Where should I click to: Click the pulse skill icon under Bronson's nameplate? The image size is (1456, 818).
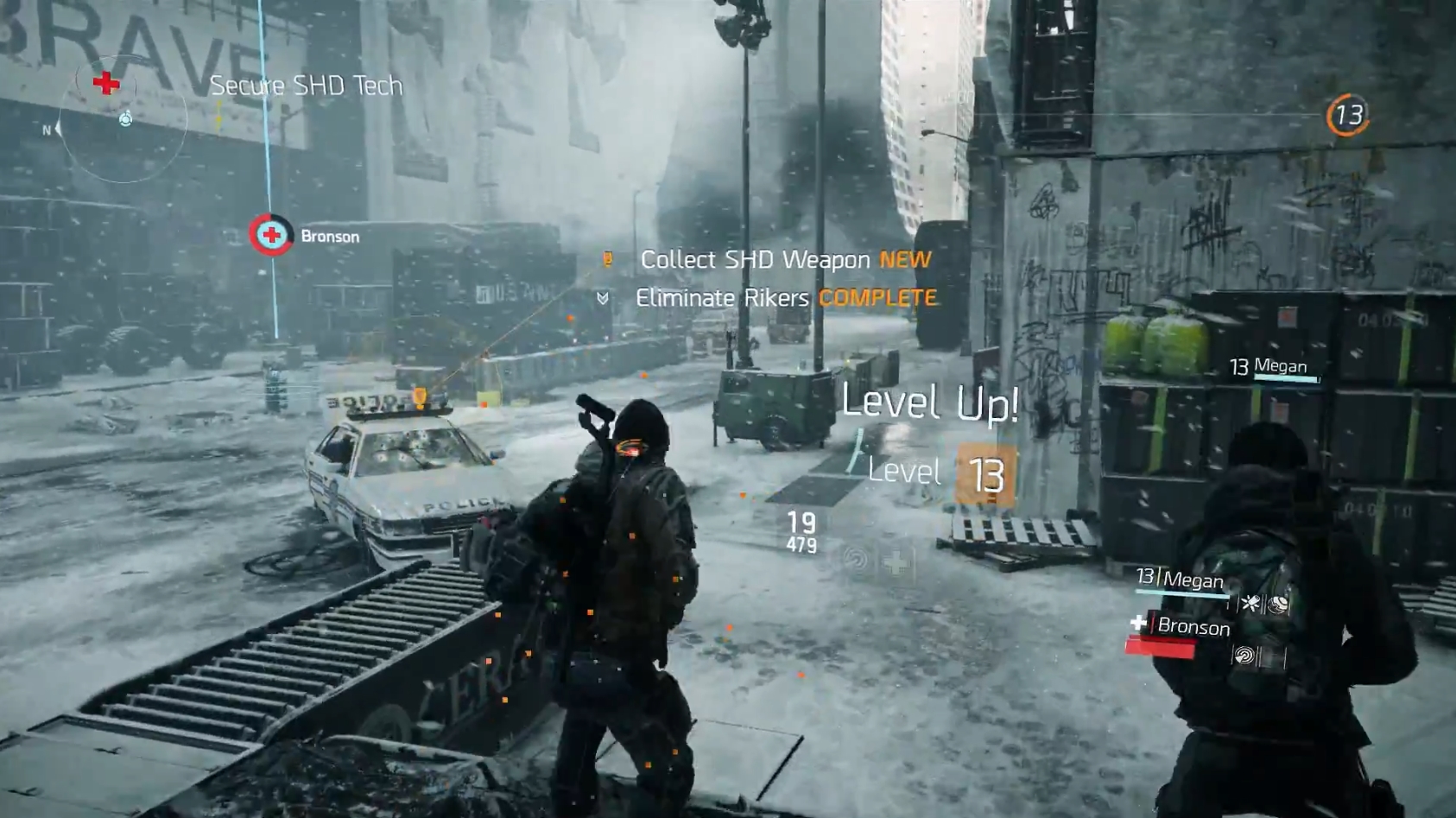tap(1246, 654)
